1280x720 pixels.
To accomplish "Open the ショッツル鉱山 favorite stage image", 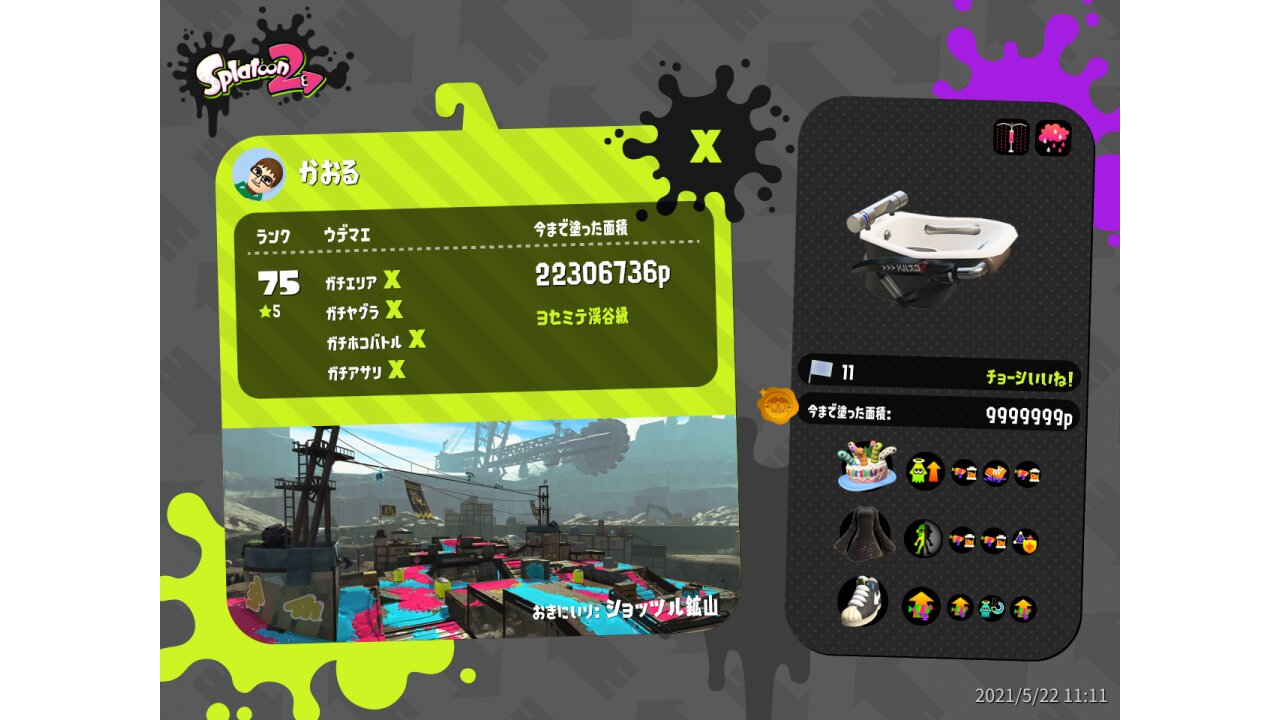I will pos(480,530).
